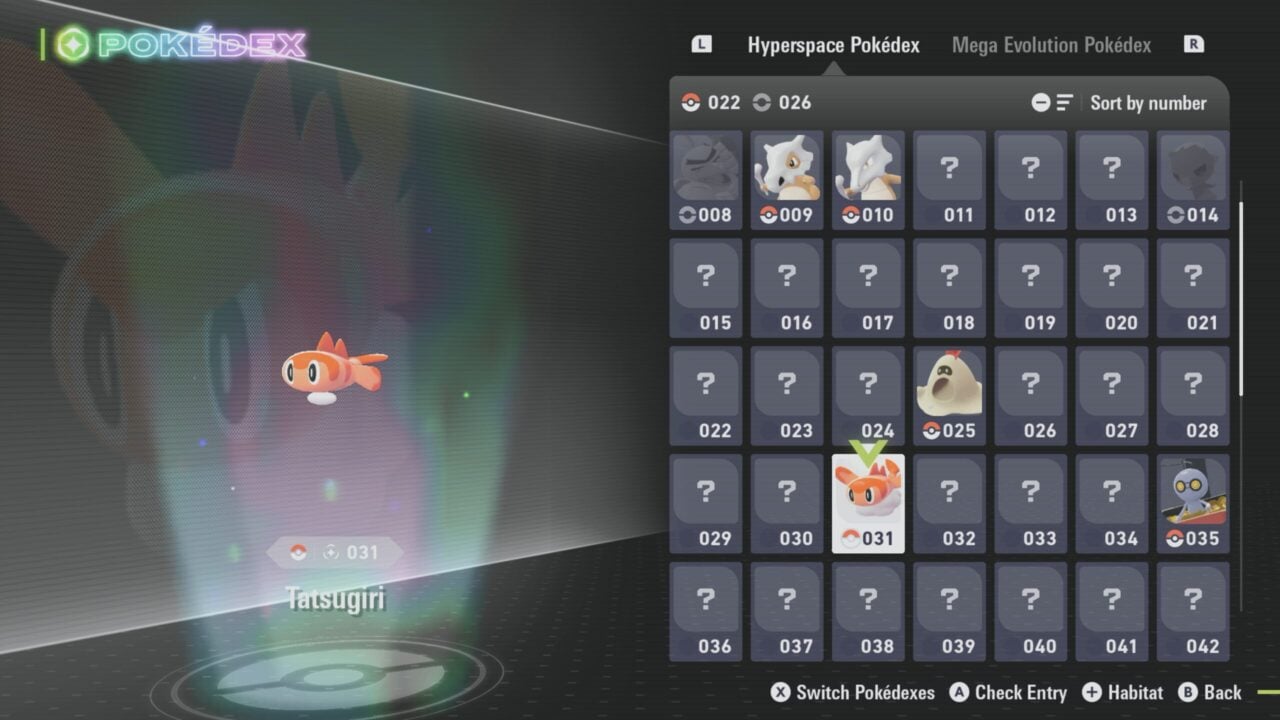Toggle the minus filter icon near sort options
Image resolution: width=1280 pixels, height=720 pixels.
pos(1041,102)
